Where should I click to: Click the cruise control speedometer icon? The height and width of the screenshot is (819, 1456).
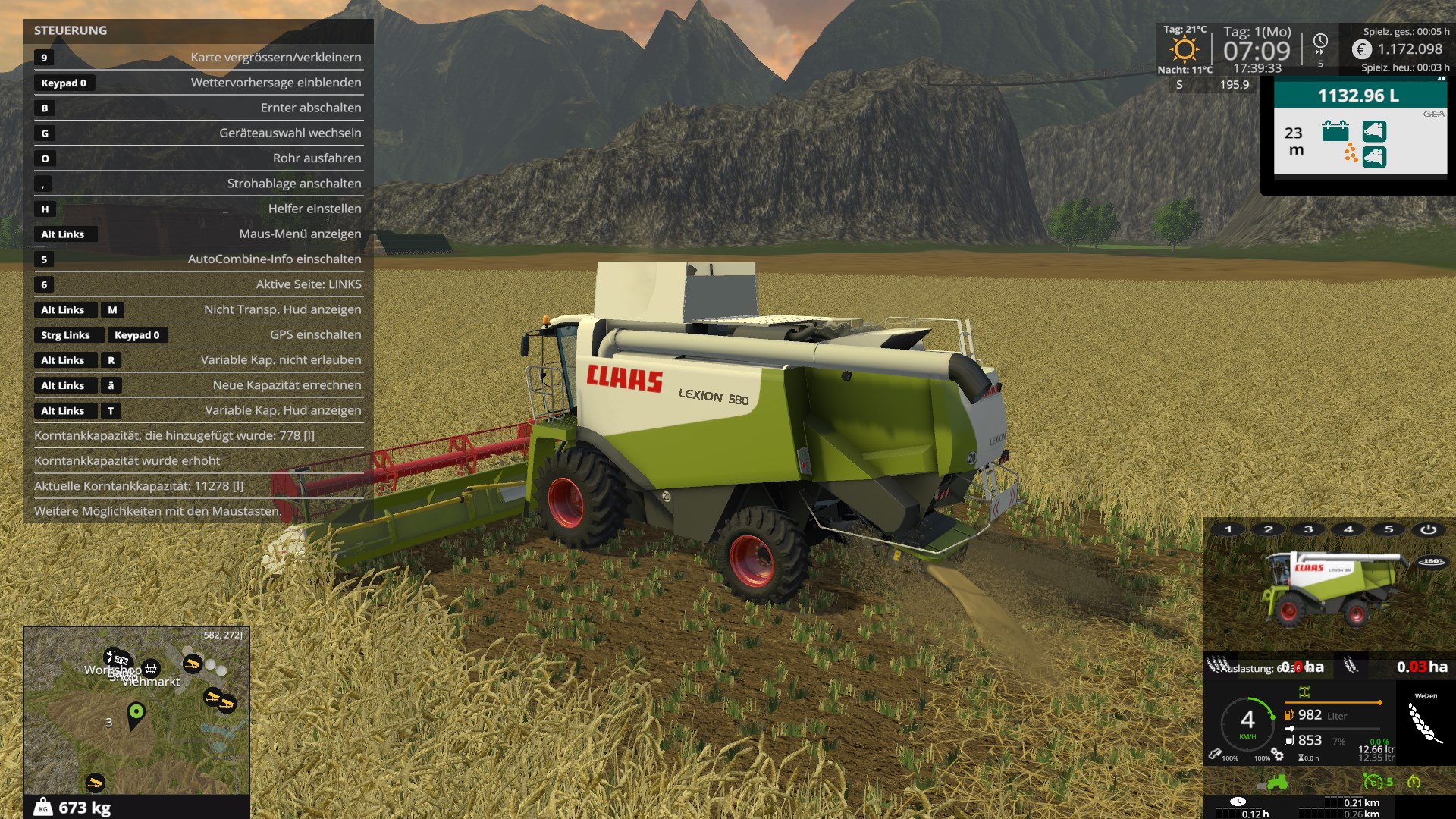pos(1373,781)
